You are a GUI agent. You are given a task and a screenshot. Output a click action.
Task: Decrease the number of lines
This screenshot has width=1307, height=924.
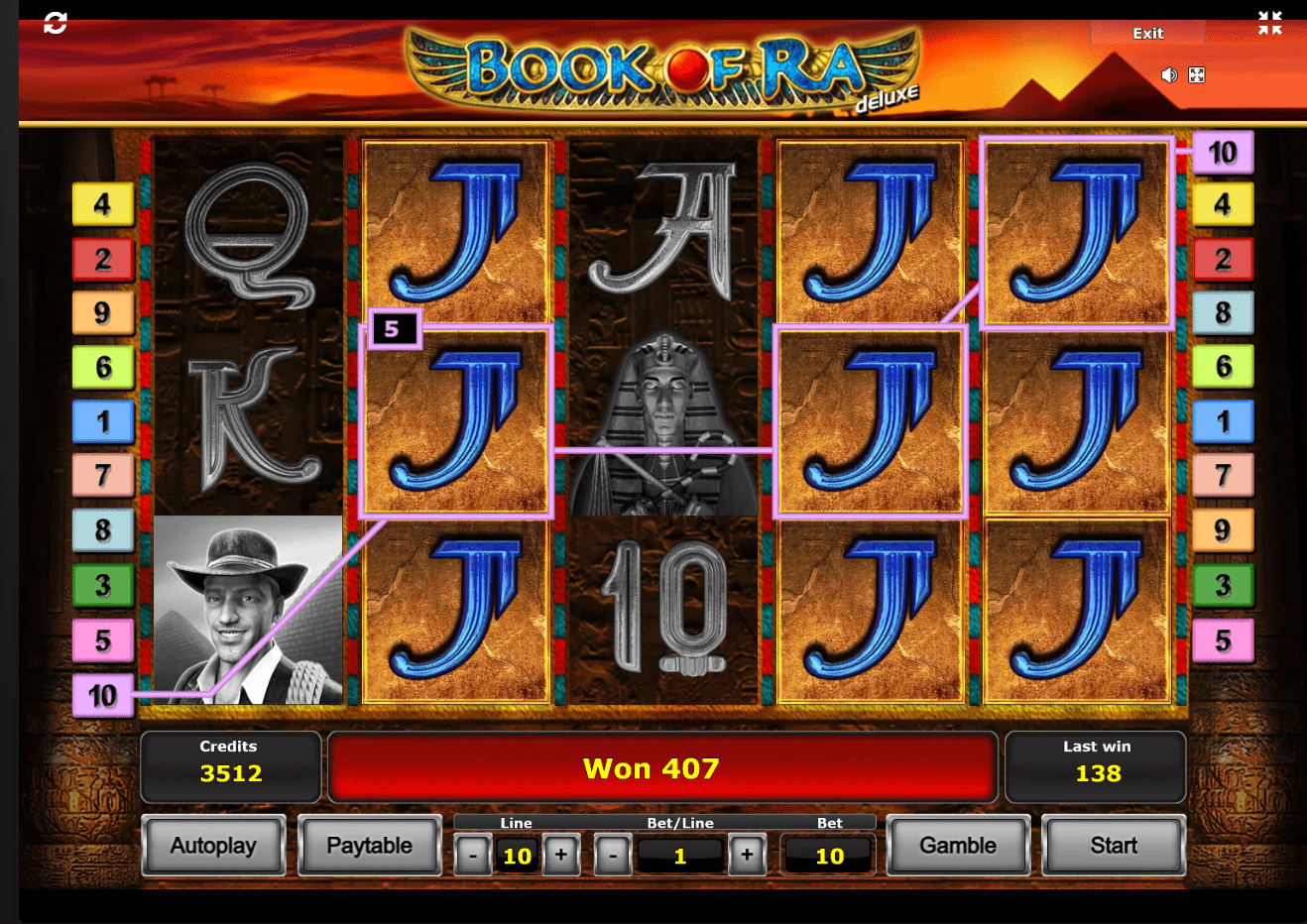tap(473, 855)
